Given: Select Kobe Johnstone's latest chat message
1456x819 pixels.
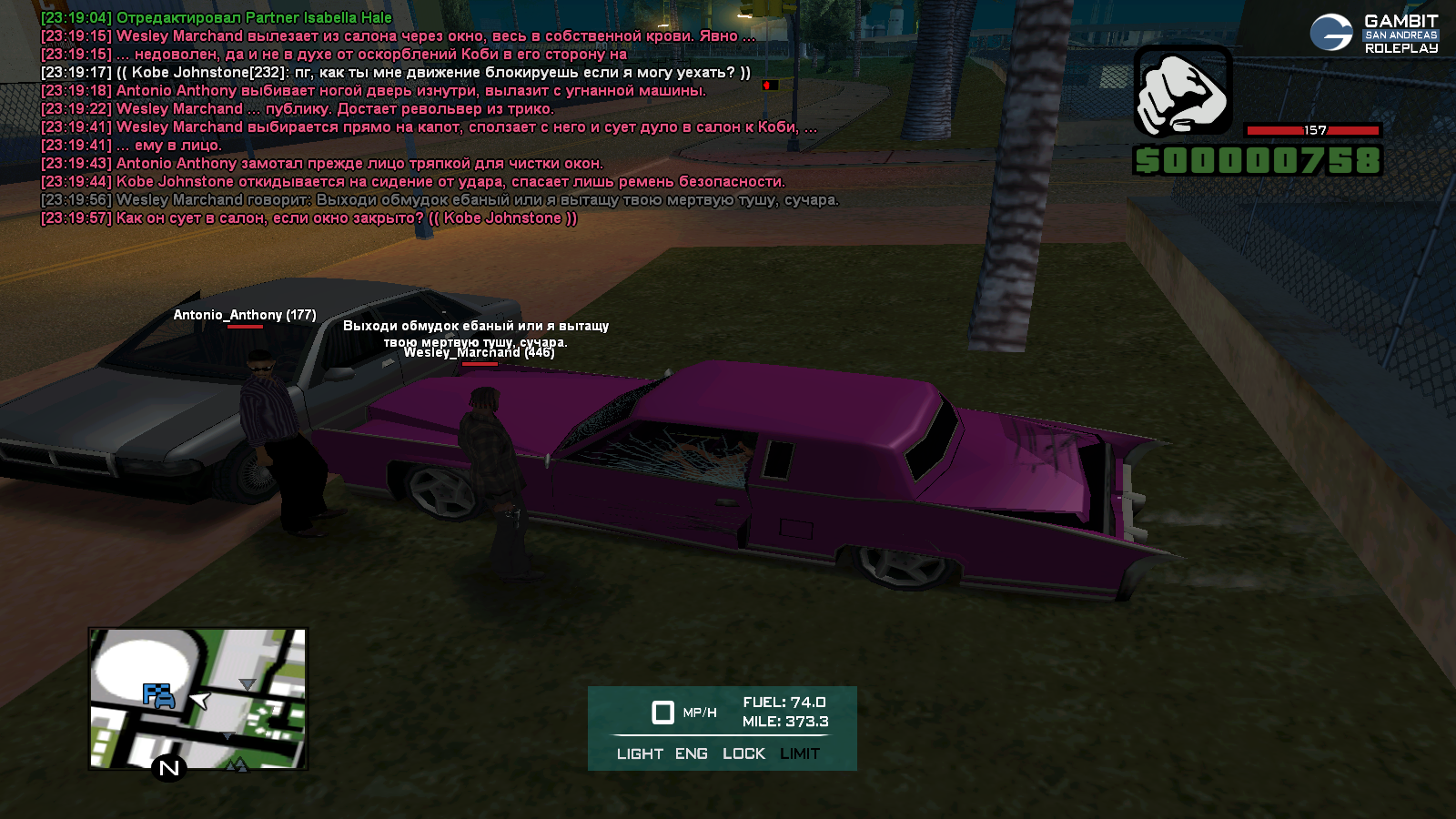Looking at the screenshot, I should click(309, 218).
